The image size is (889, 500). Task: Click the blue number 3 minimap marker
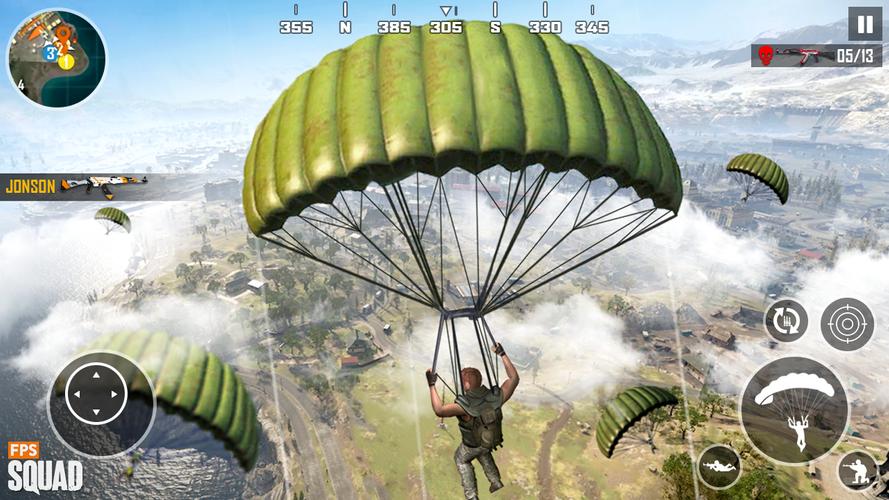point(50,54)
